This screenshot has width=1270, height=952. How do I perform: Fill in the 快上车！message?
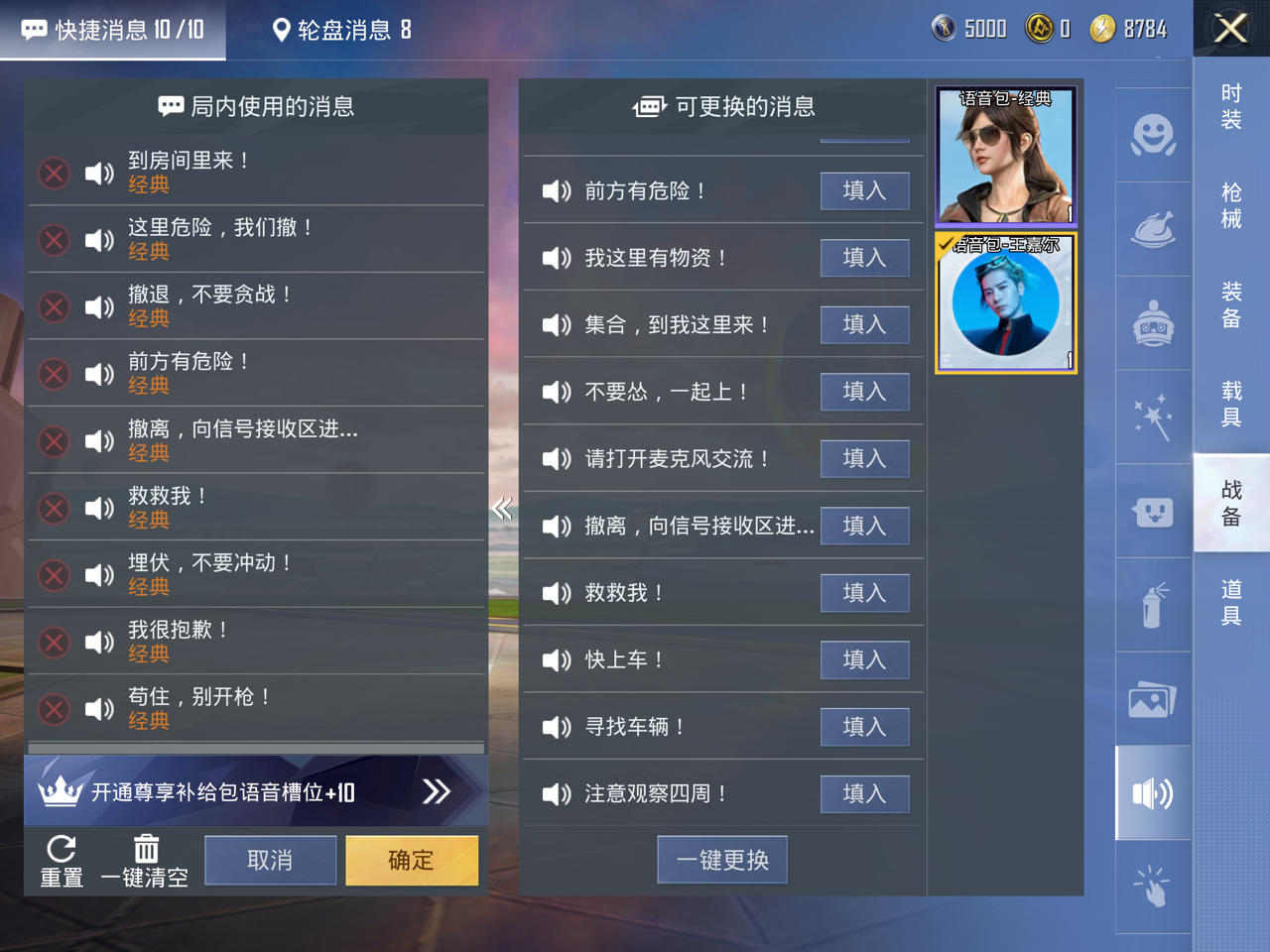coord(864,659)
